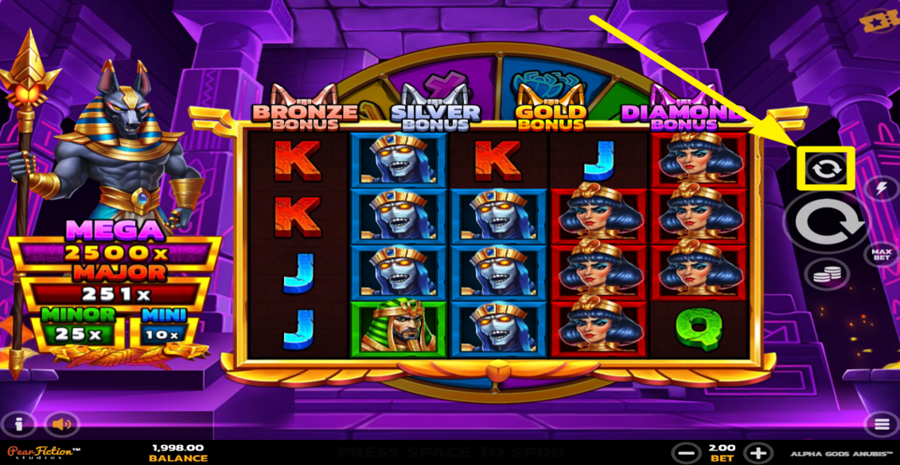Image resolution: width=900 pixels, height=465 pixels.
Task: Spin the reels with the large arrow button
Action: tap(826, 223)
